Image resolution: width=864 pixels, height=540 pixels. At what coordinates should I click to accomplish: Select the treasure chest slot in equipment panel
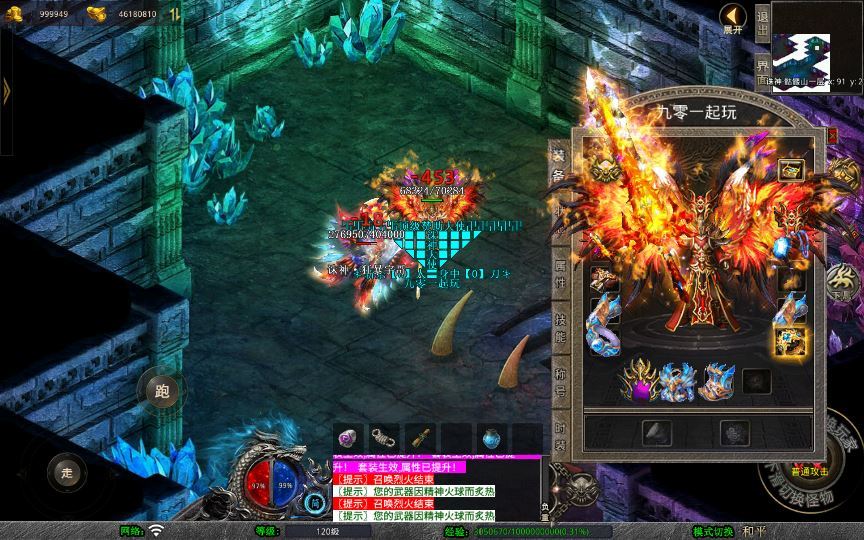point(791,170)
